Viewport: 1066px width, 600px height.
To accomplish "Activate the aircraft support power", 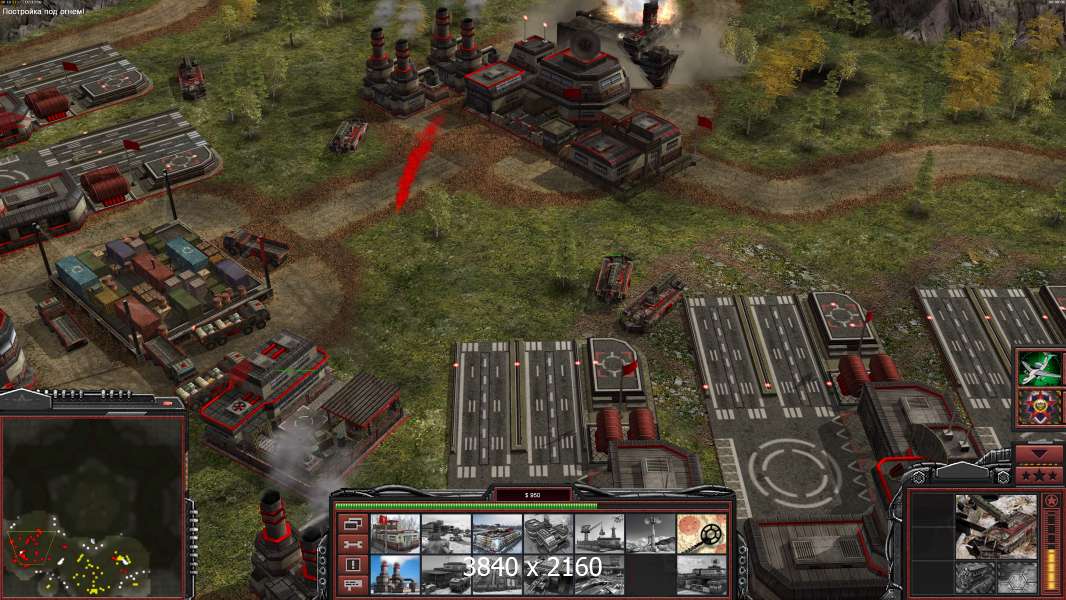I will (x=1040, y=368).
